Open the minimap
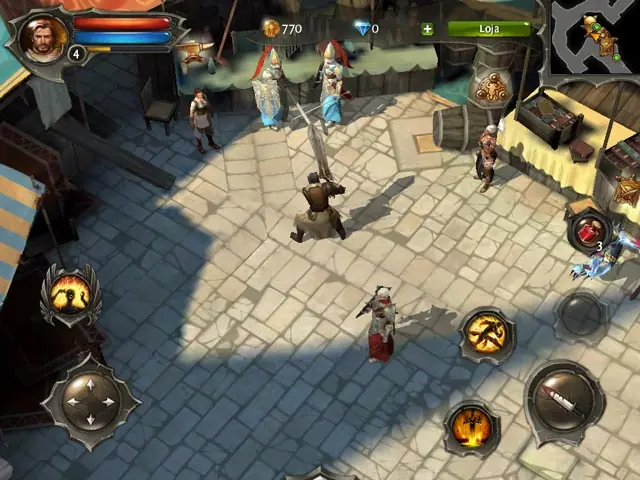640x480 pixels. click(594, 40)
